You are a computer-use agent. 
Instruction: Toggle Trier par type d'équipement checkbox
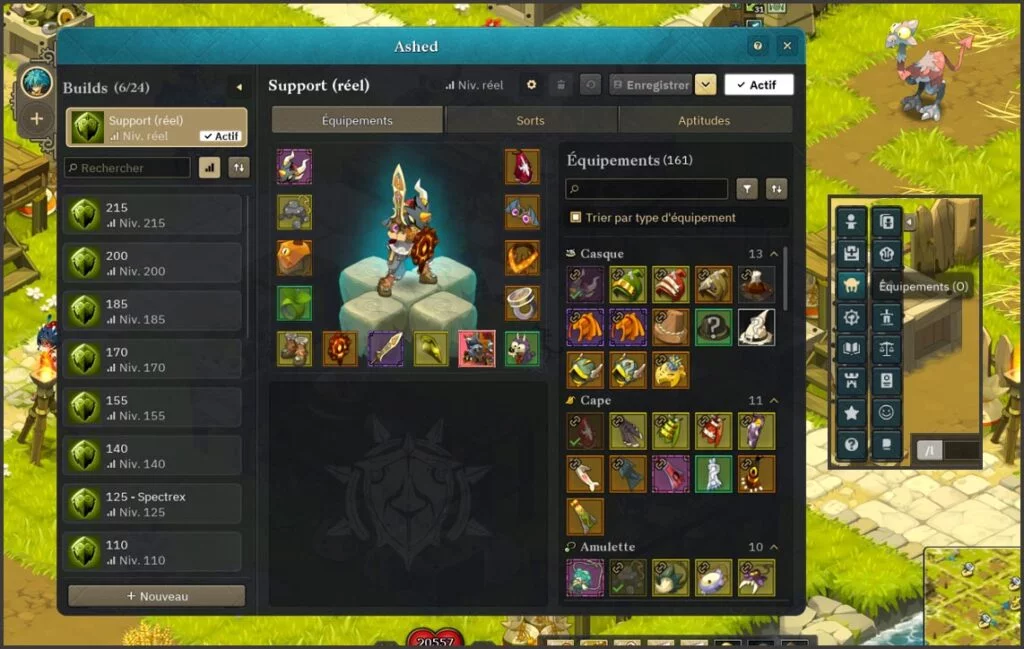point(575,217)
